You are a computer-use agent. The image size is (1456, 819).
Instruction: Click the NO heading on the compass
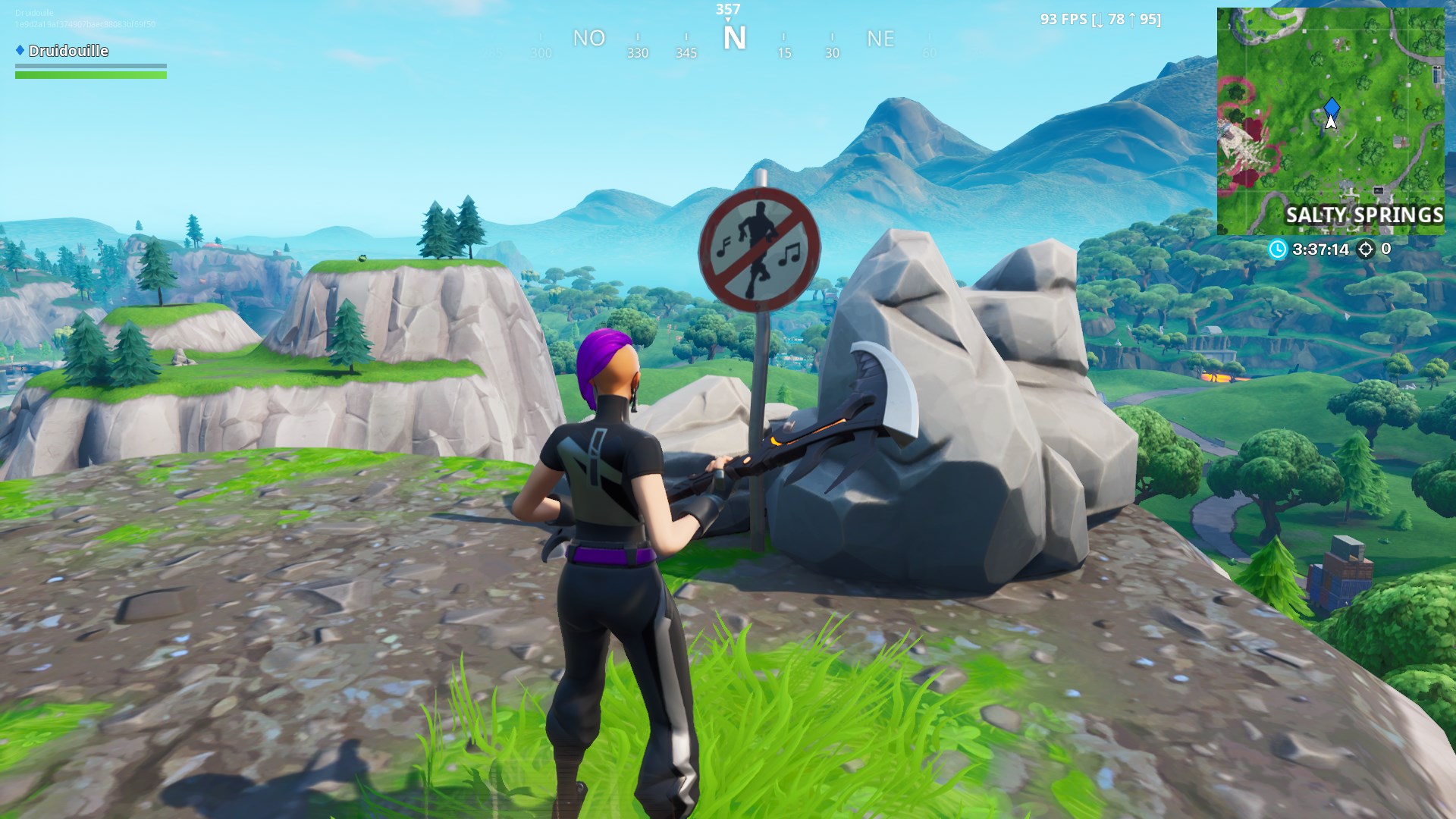590,39
